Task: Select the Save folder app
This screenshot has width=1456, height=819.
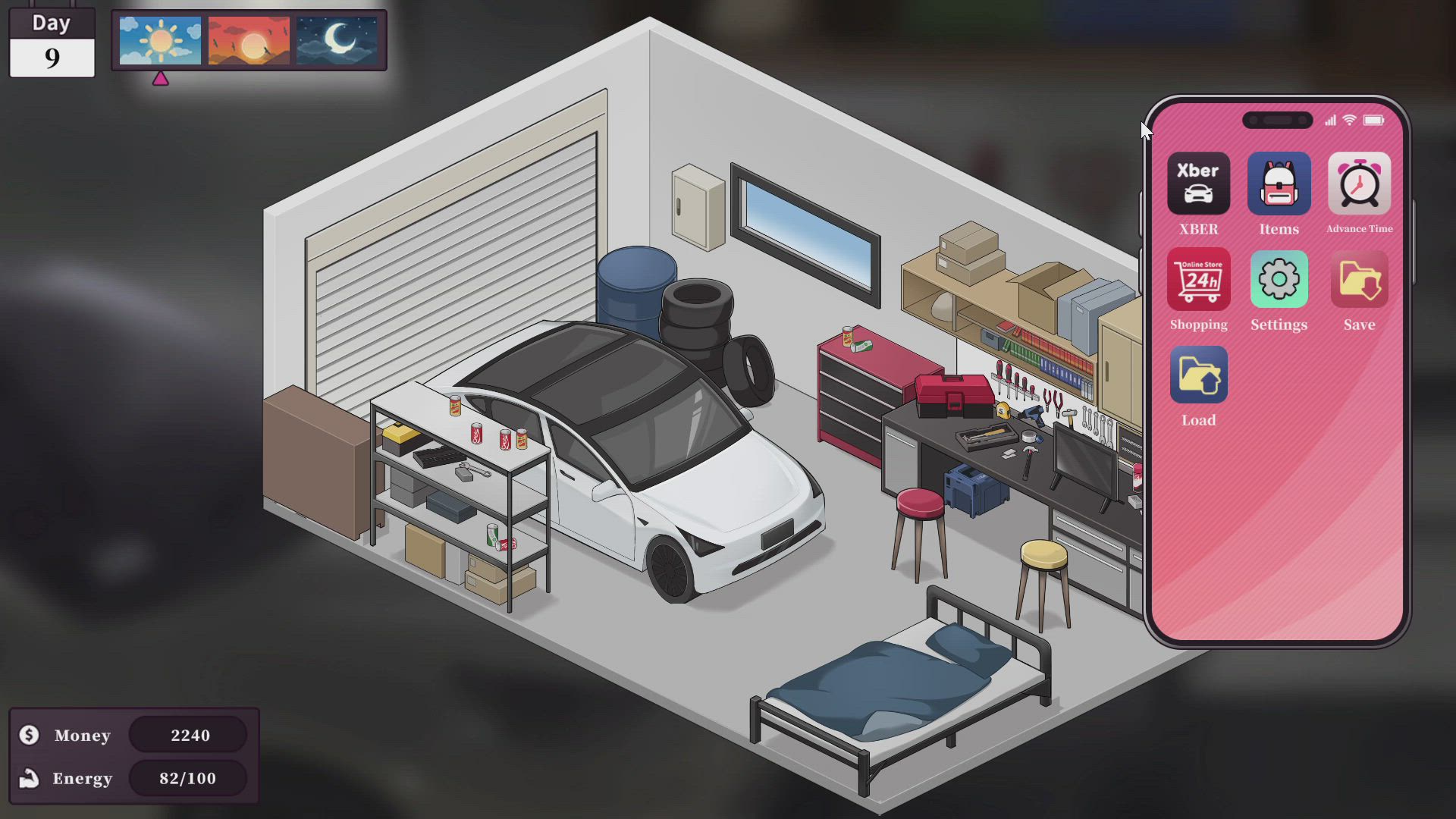Action: [x=1359, y=280]
